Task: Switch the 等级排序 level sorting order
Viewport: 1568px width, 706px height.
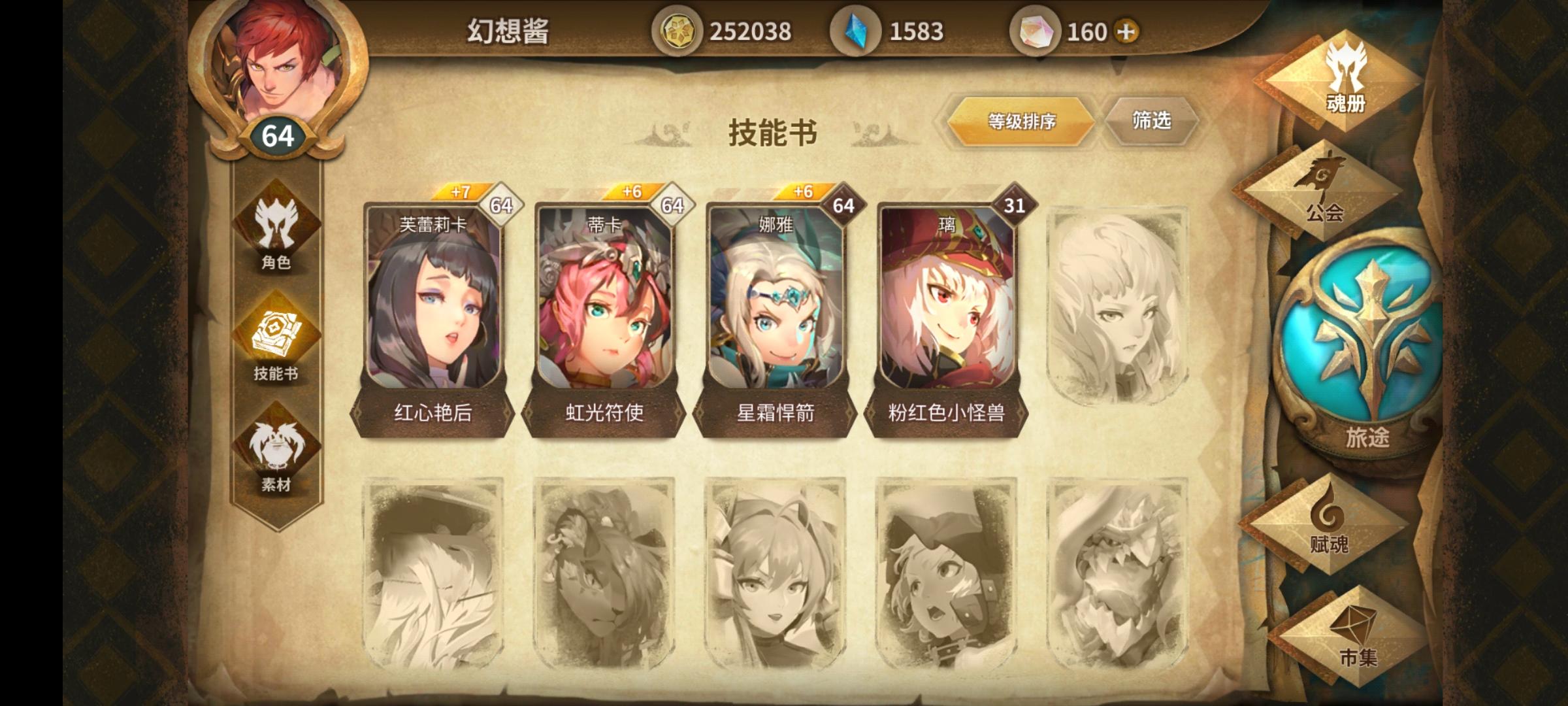Action: 1021,120
